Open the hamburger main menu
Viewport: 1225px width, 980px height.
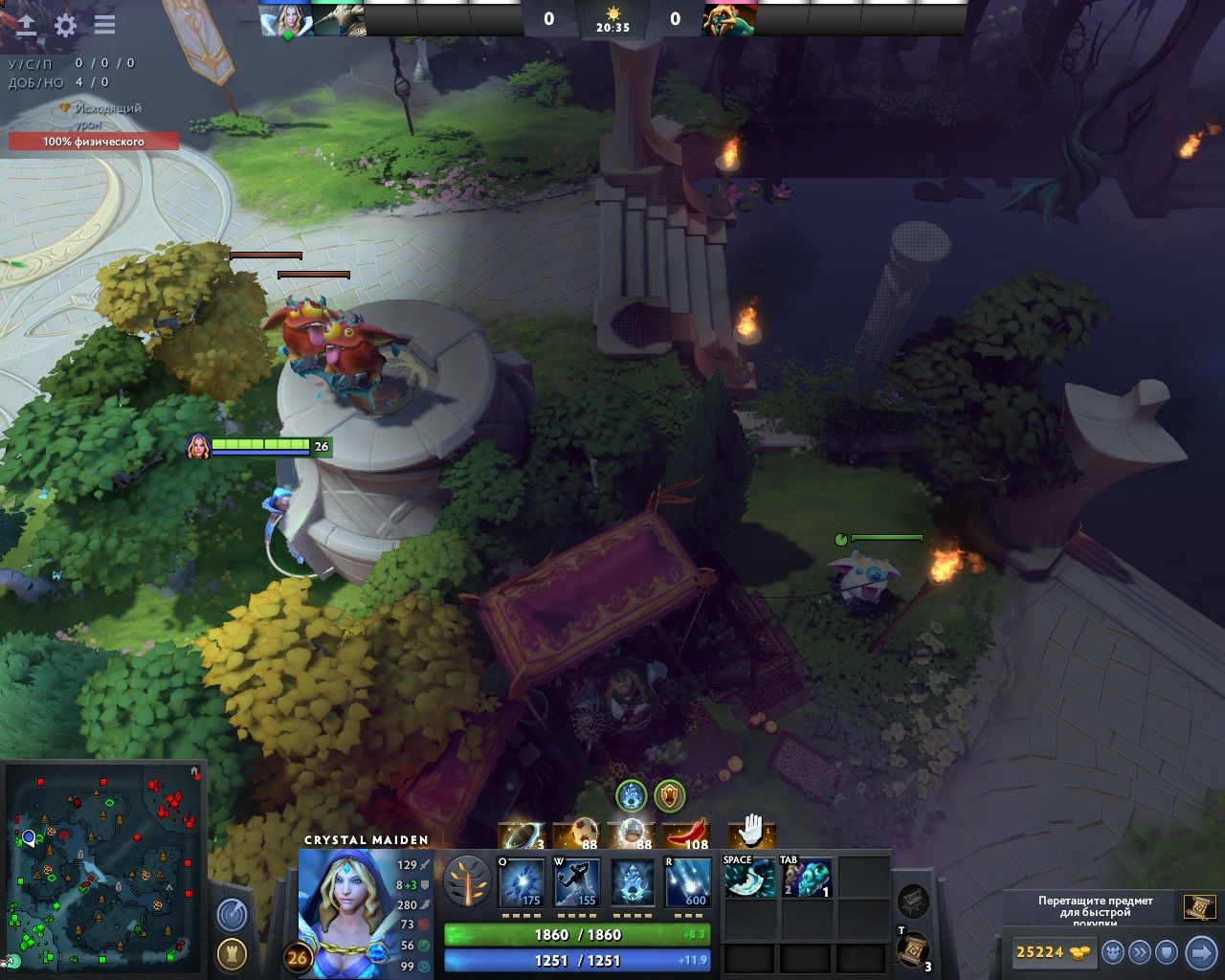point(104,25)
